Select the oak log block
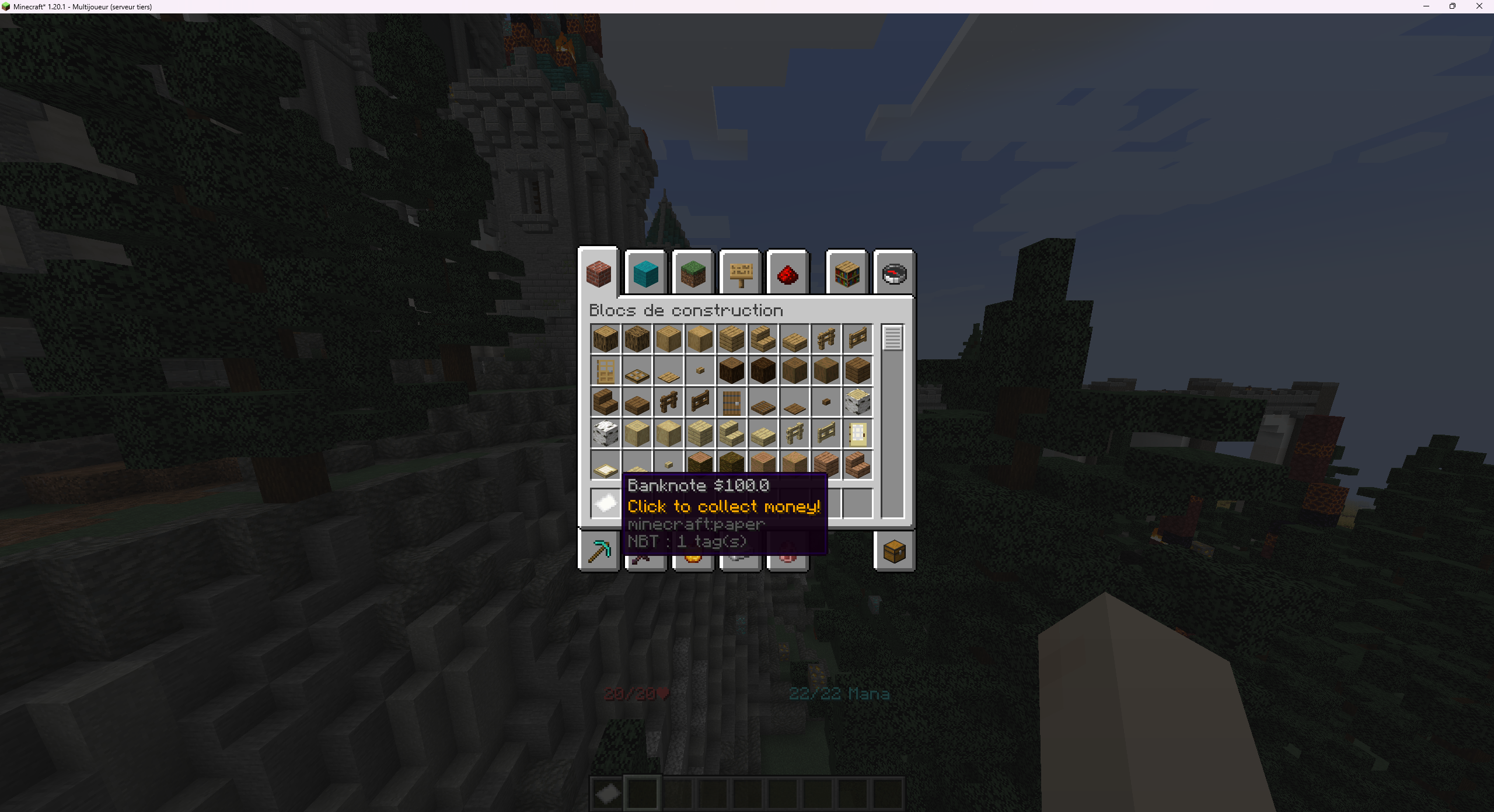The height and width of the screenshot is (812, 1494). [605, 338]
